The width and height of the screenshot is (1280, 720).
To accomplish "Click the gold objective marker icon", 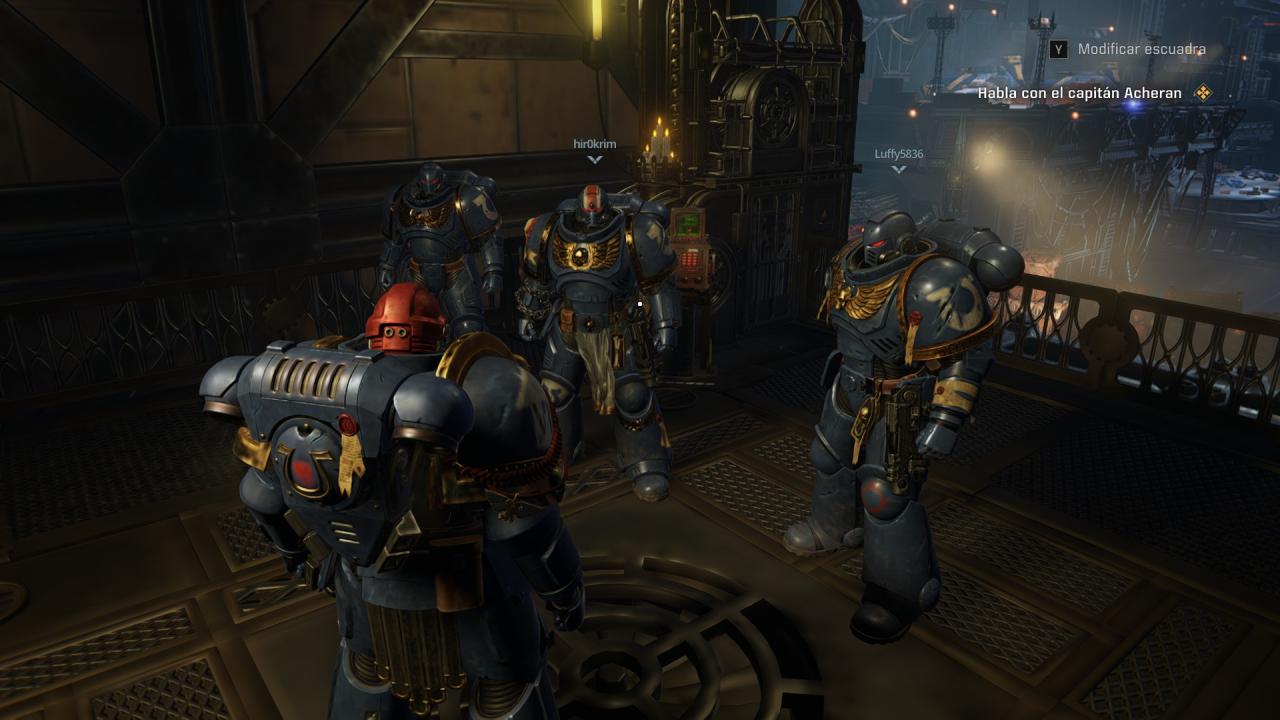I will coord(1203,93).
